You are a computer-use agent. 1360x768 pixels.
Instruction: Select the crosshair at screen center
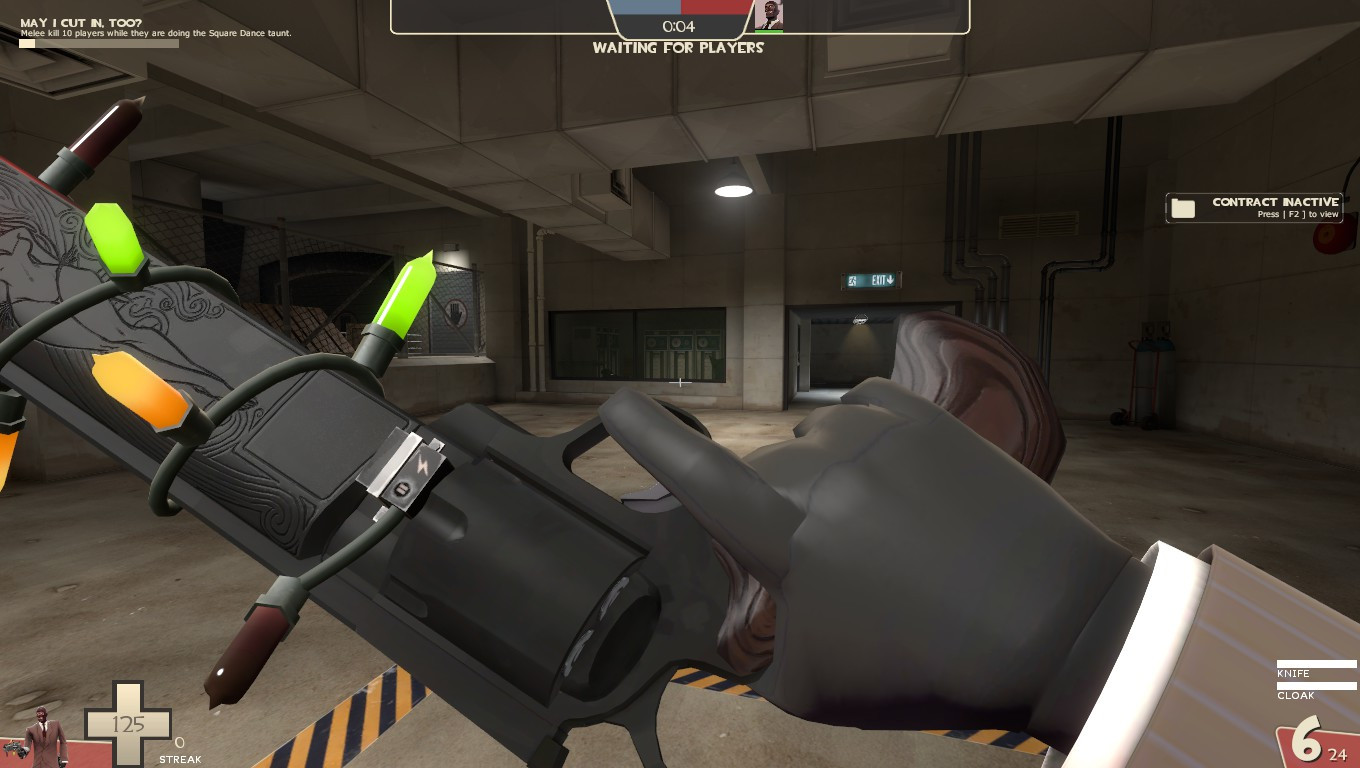click(680, 382)
